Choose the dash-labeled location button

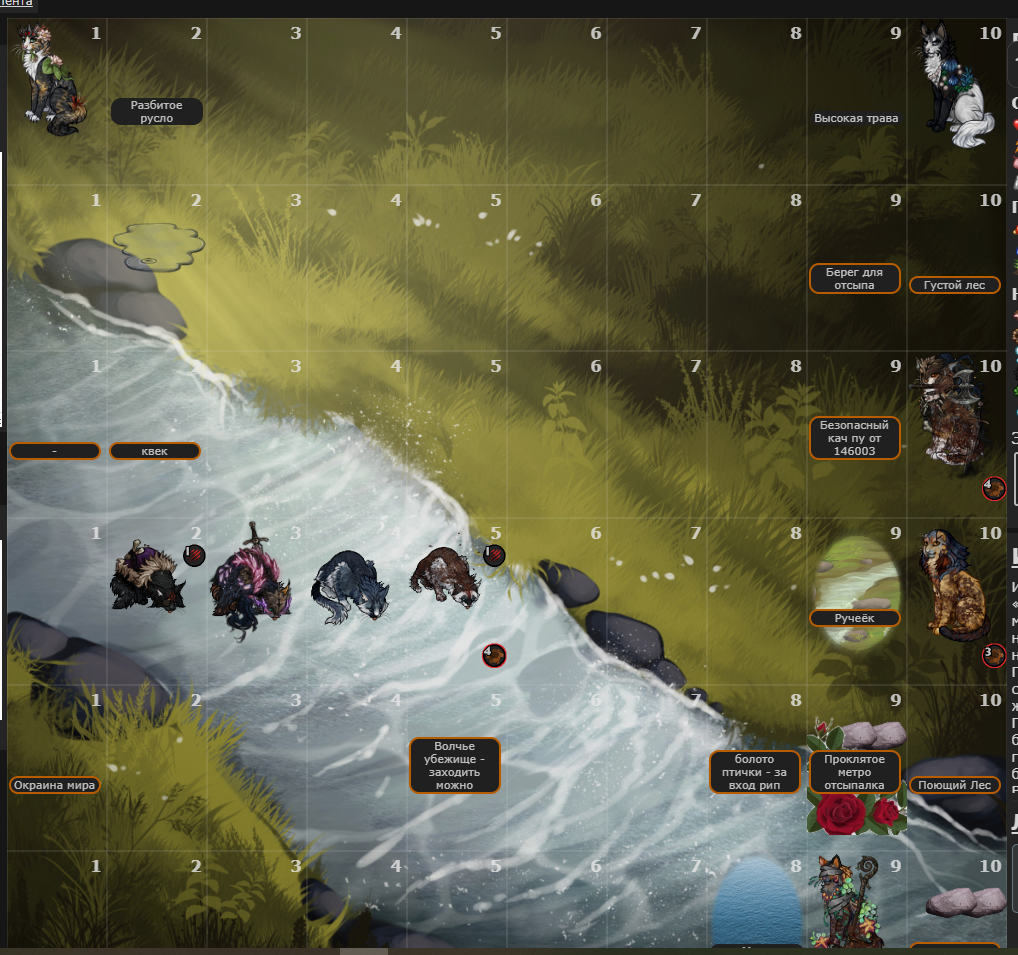(x=55, y=451)
